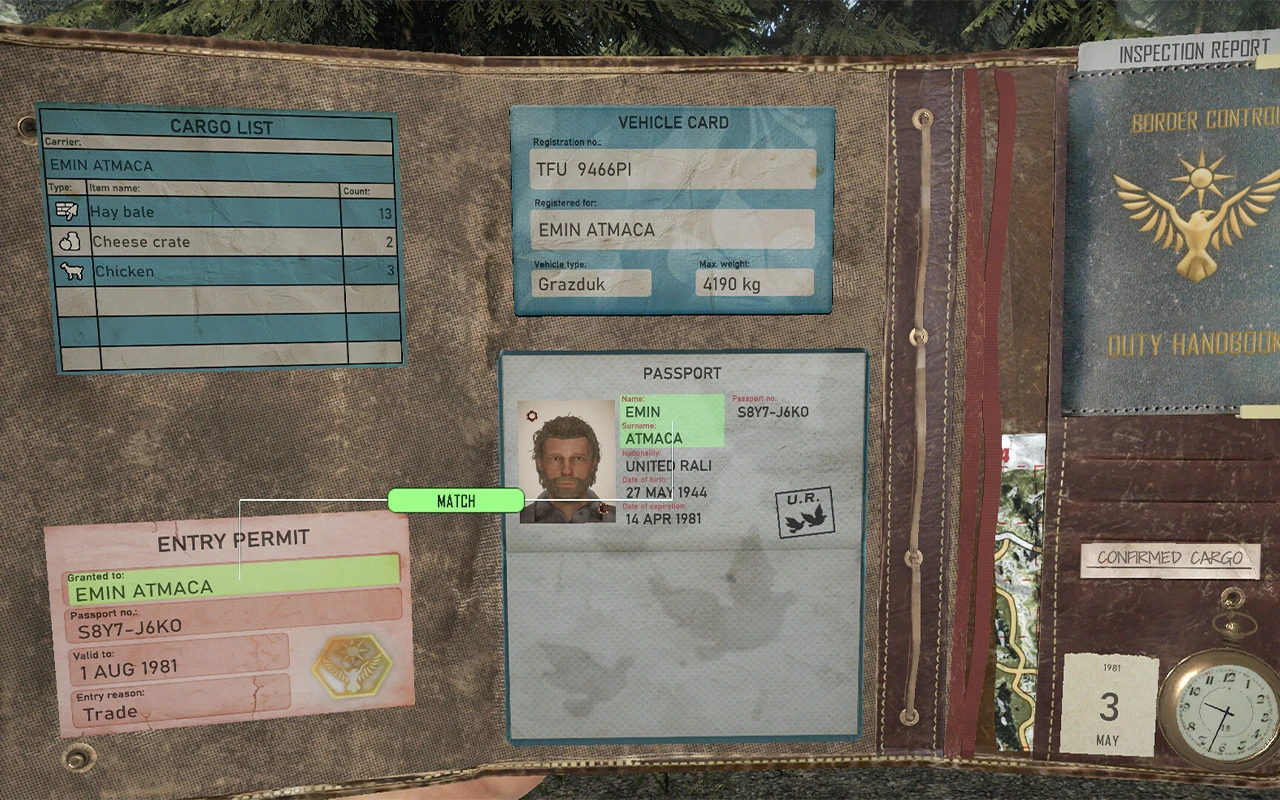Select the vehicle registration number TFU 9466PI
This screenshot has height=800, width=1280.
click(x=672, y=169)
